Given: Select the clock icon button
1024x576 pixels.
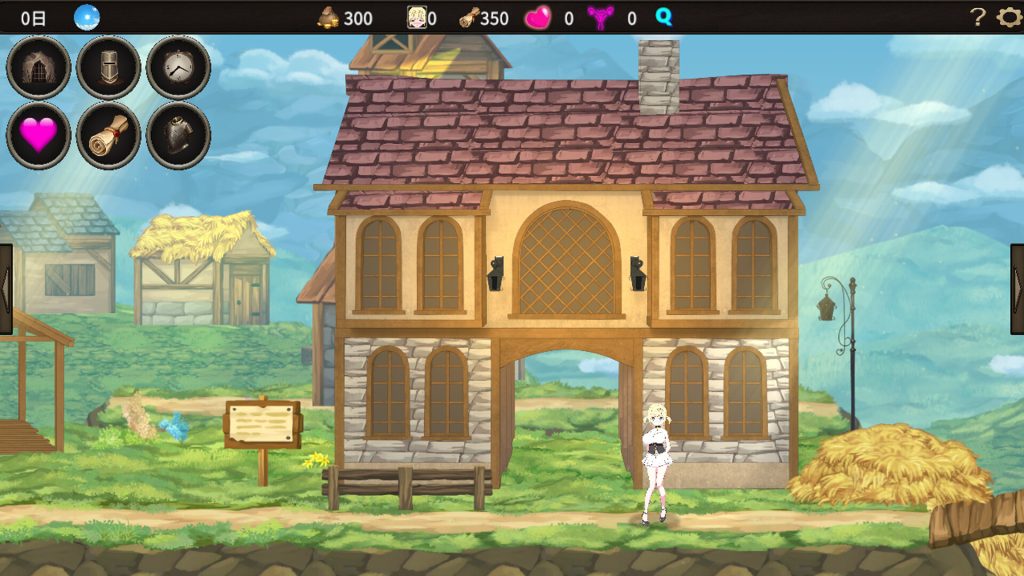Looking at the screenshot, I should click(x=178, y=68).
